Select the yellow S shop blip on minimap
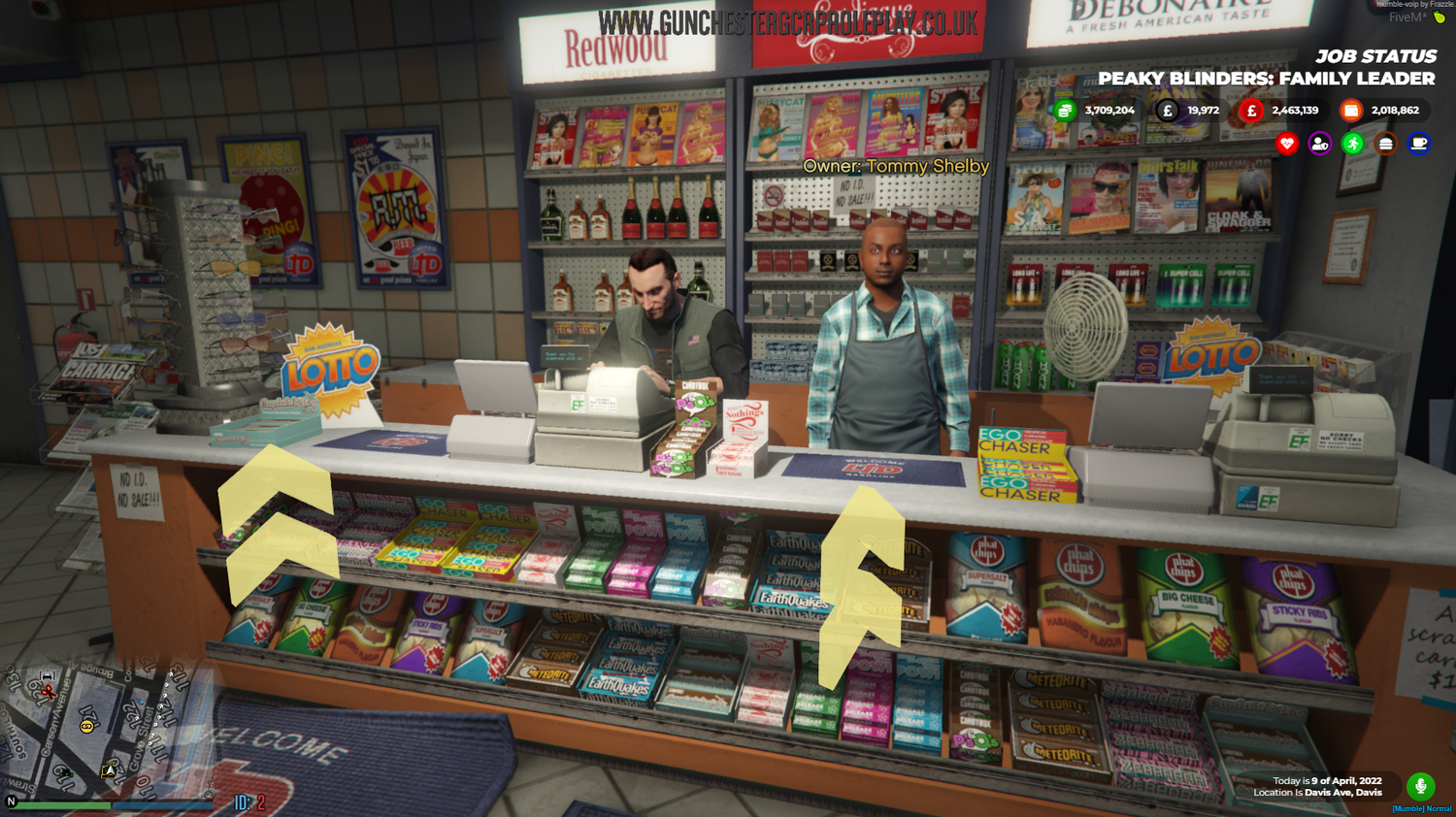The width and height of the screenshot is (1456, 817). [86, 726]
